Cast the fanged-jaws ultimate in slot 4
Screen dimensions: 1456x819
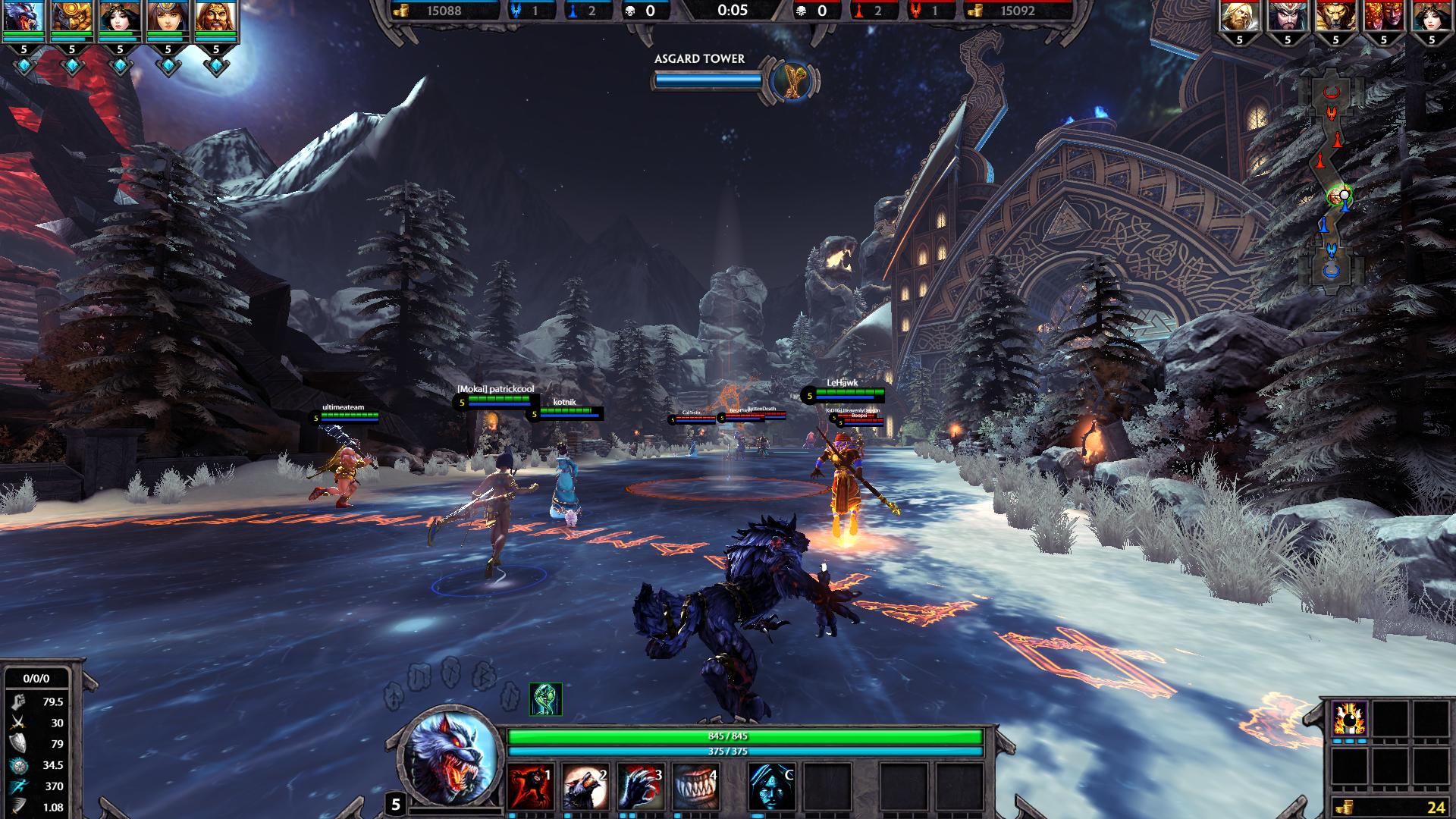[695, 786]
